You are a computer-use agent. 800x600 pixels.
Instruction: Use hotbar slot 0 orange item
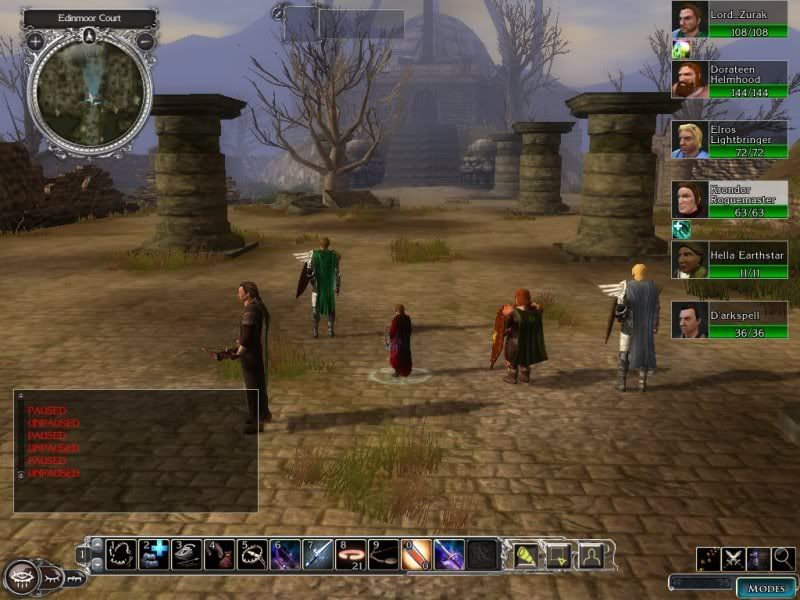tap(415, 553)
